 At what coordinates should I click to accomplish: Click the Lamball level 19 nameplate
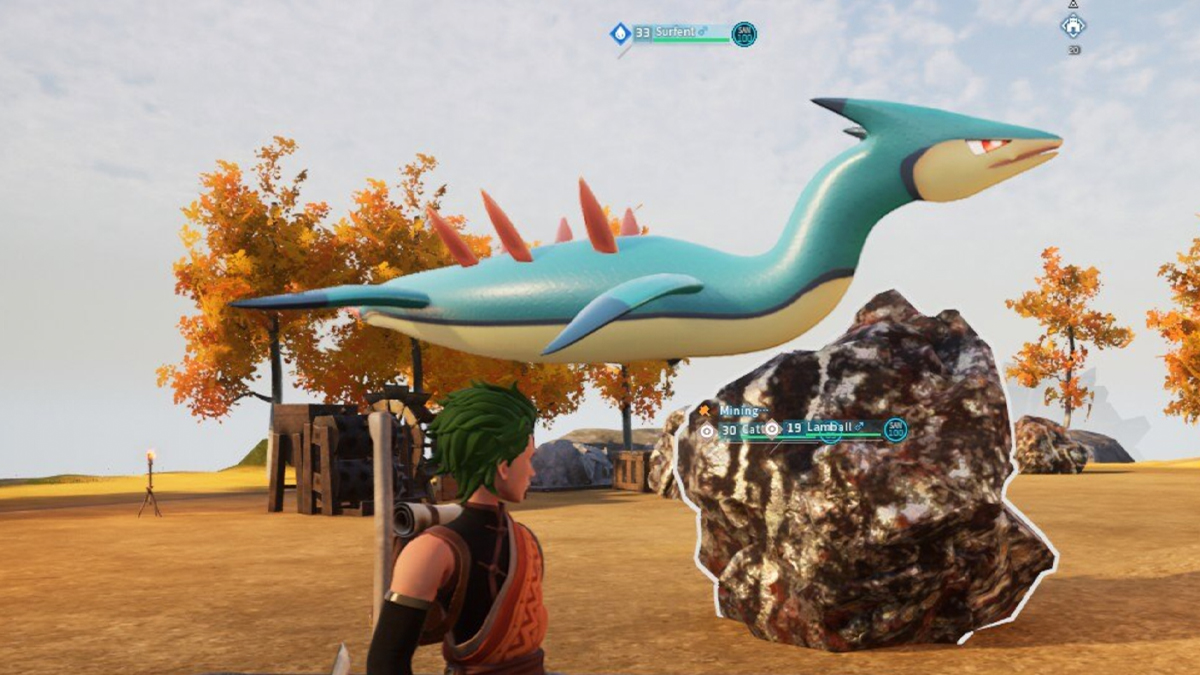pos(828,429)
